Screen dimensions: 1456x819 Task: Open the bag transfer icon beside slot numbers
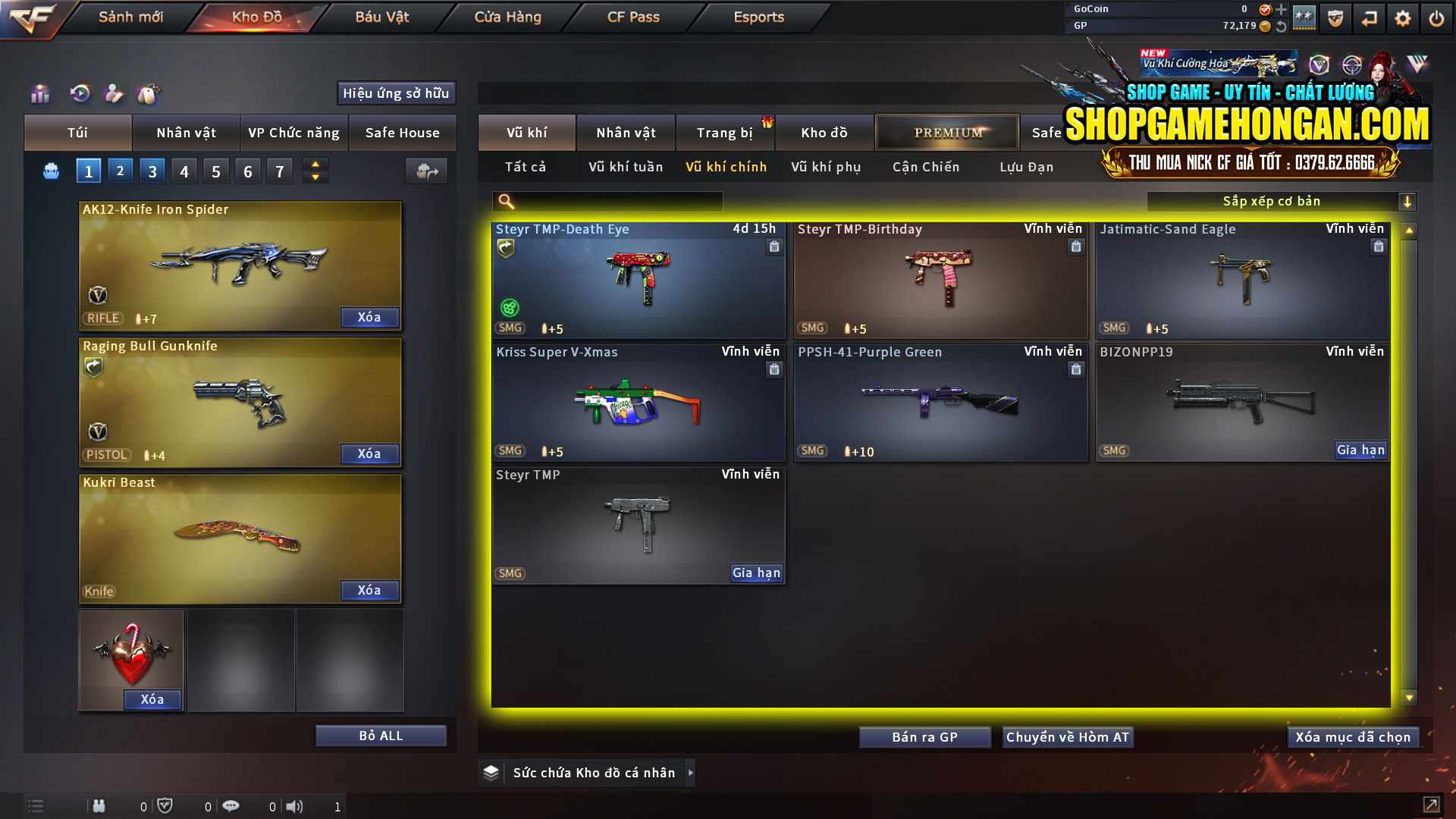pos(426,171)
